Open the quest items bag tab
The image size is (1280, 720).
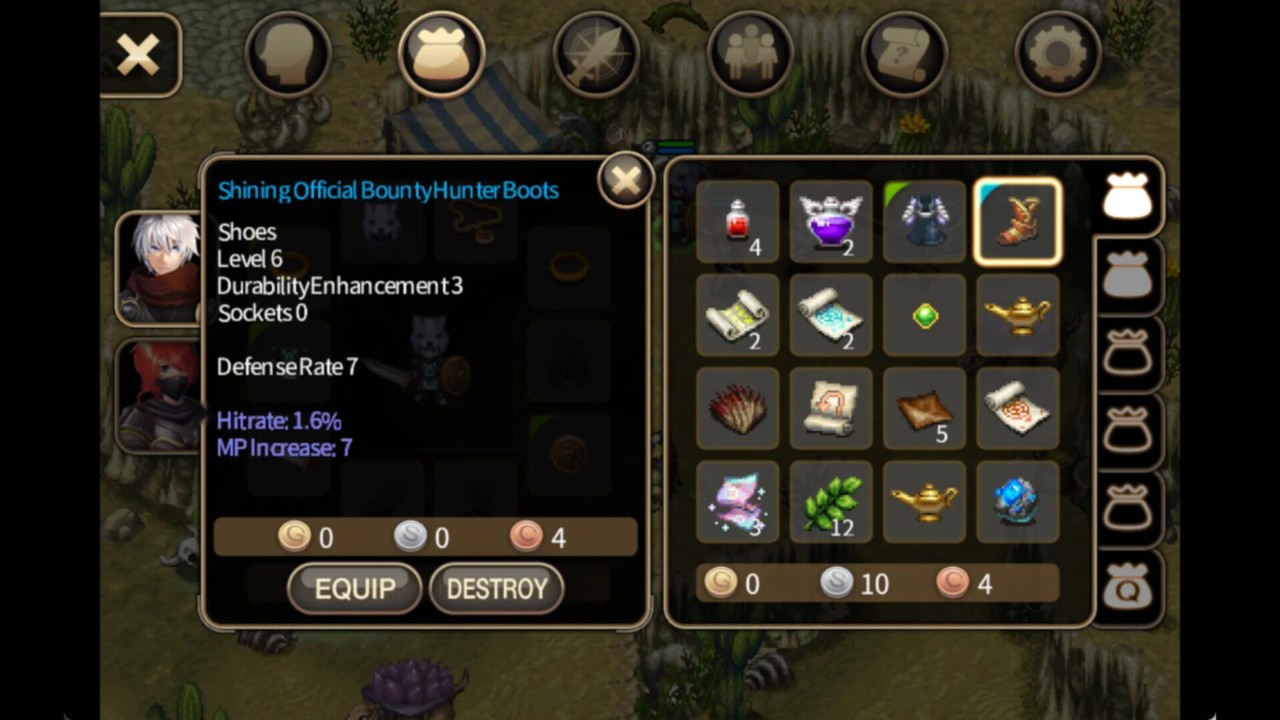(x=1127, y=590)
